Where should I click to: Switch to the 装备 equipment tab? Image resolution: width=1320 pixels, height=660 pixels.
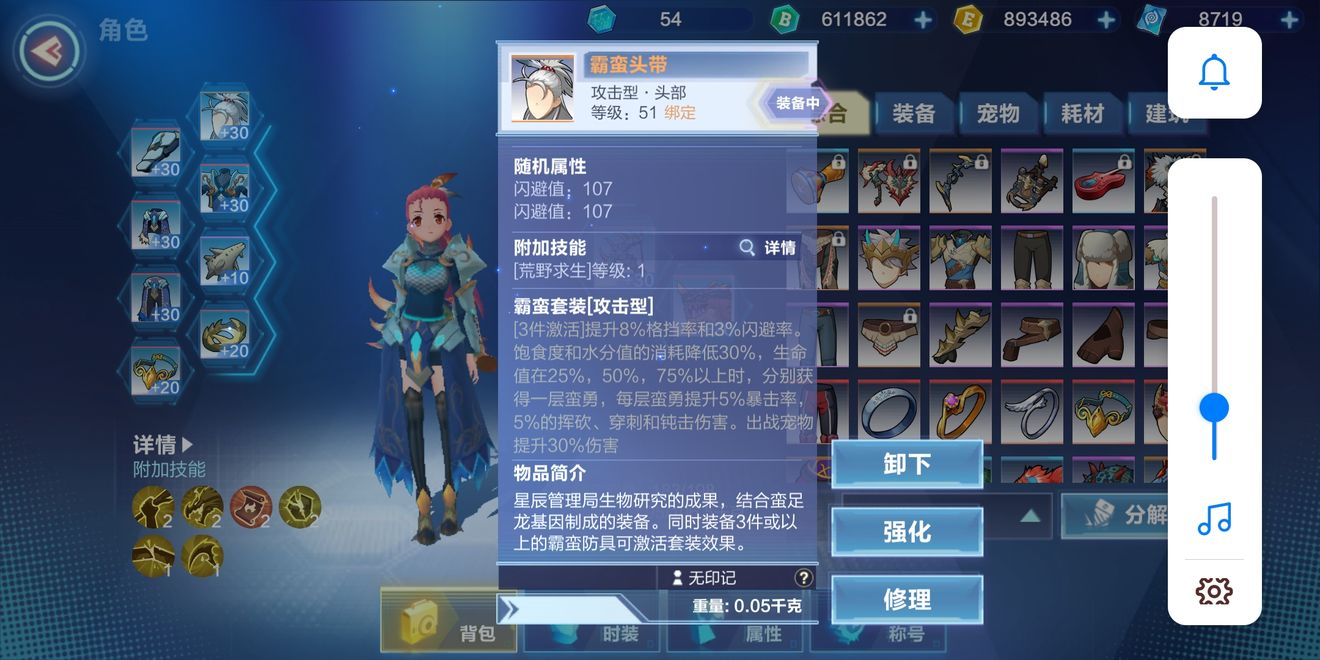[913, 113]
